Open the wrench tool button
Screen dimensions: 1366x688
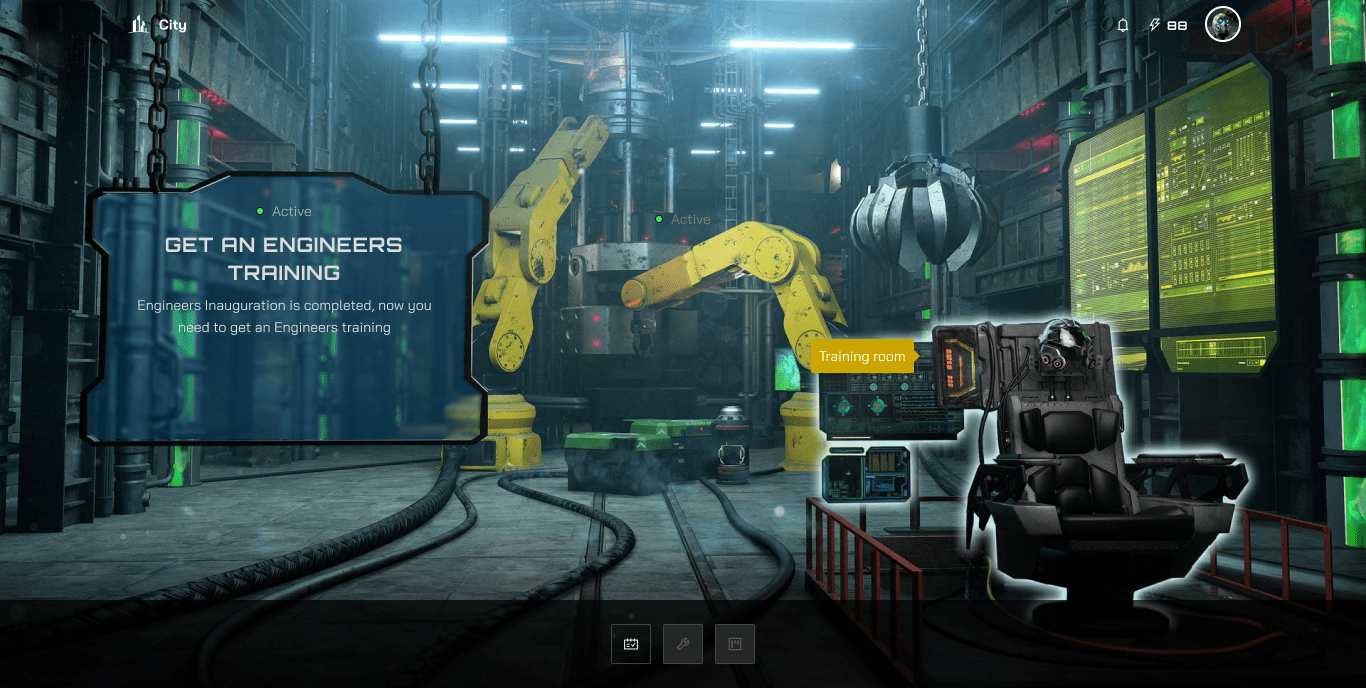coord(683,644)
